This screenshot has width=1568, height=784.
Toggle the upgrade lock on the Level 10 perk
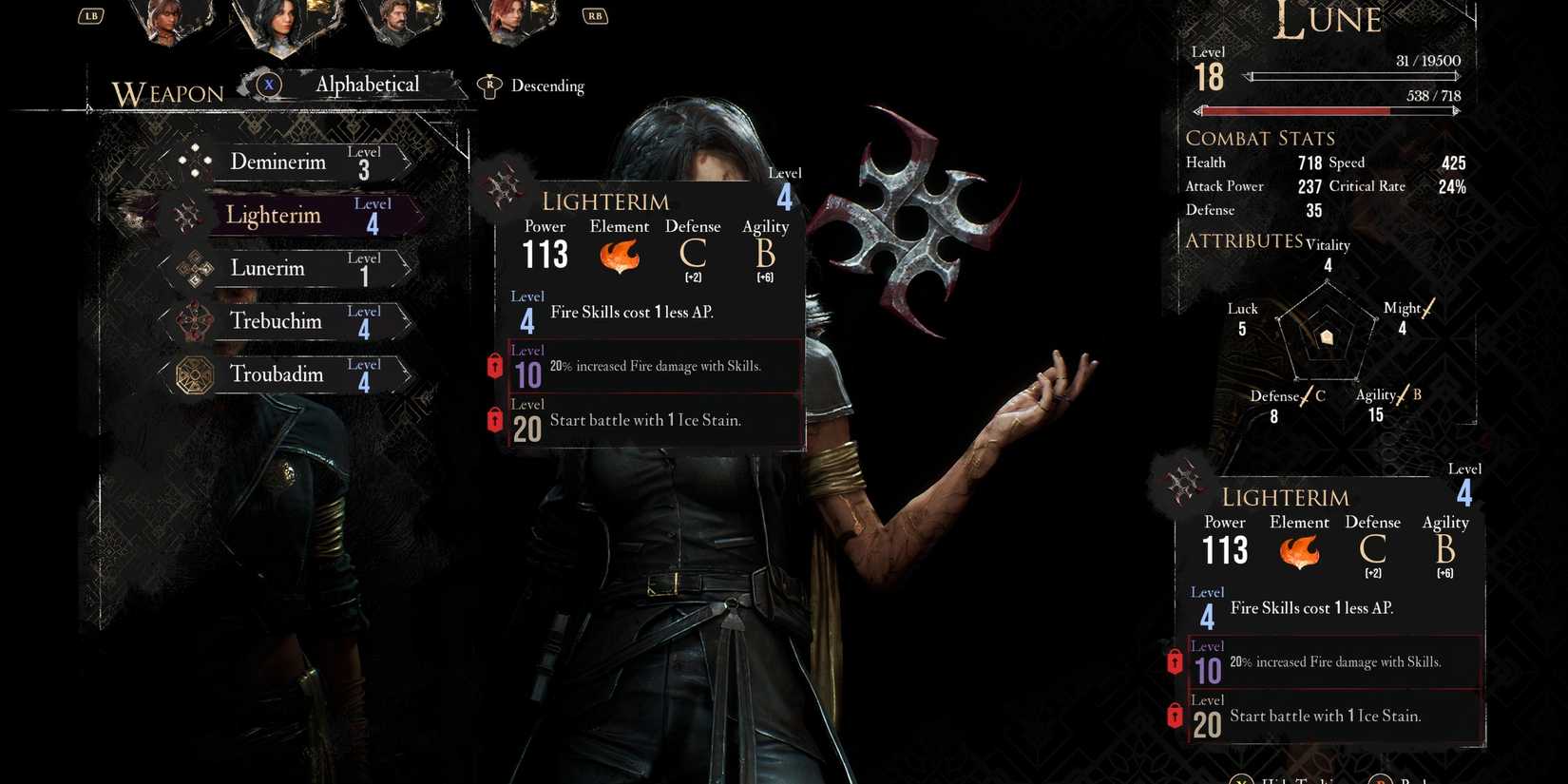[495, 365]
